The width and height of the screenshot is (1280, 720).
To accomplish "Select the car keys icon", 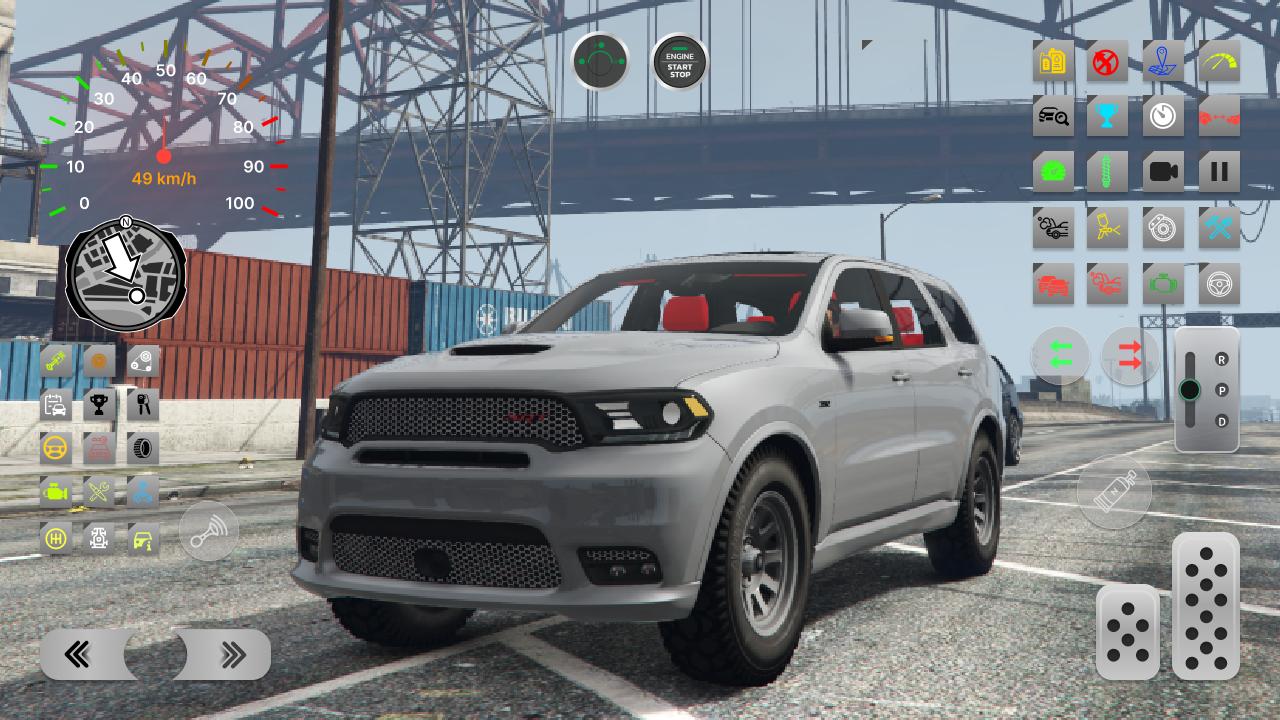I will tap(142, 404).
